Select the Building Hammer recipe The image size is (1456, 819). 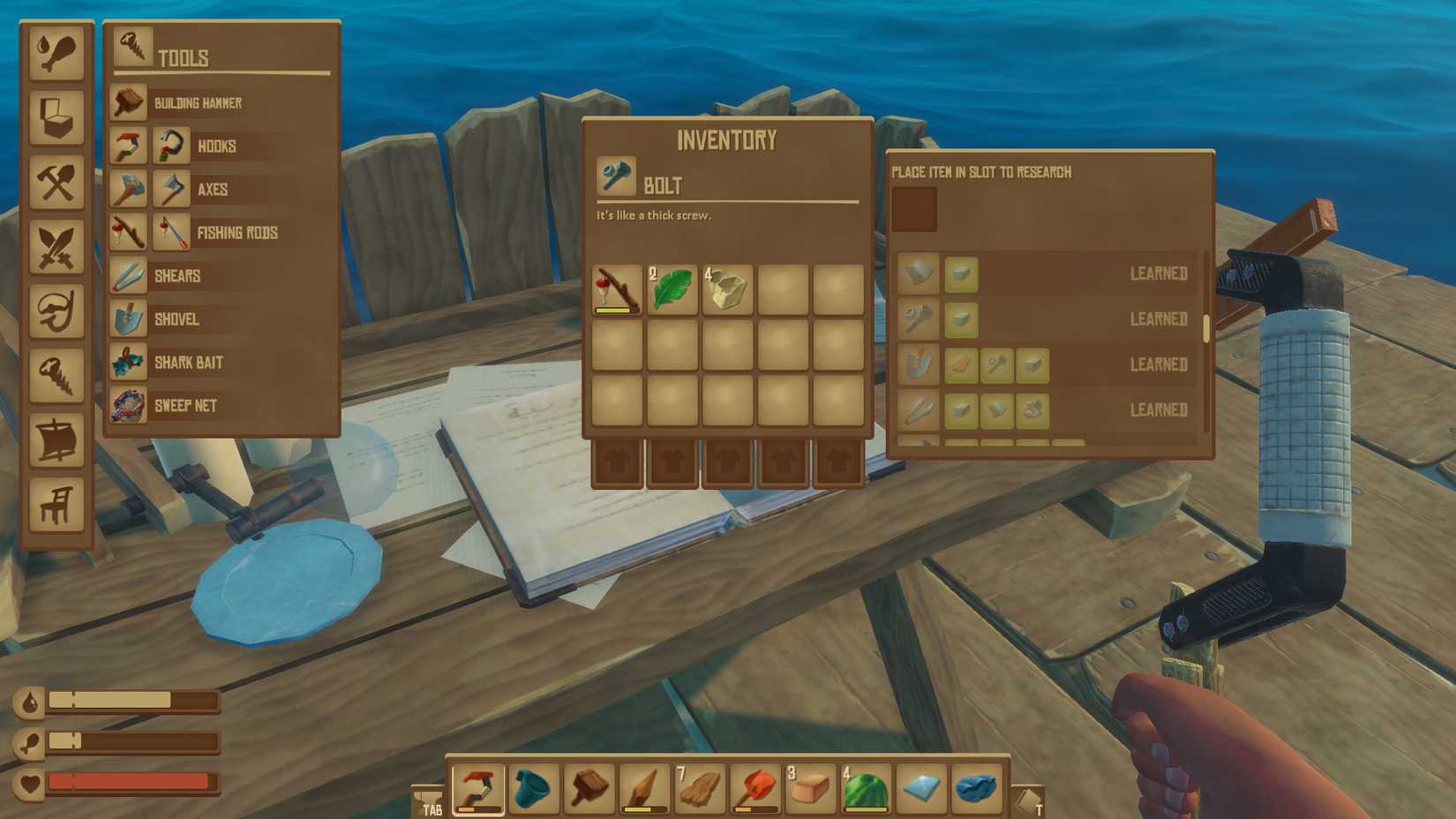[x=196, y=102]
